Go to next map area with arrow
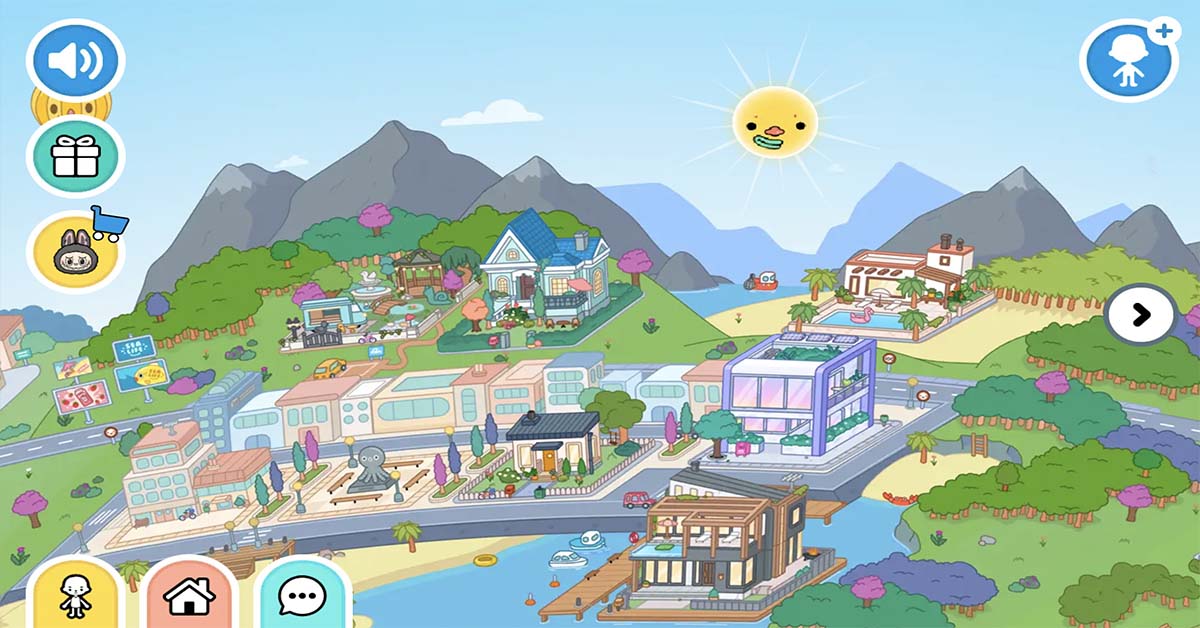The height and width of the screenshot is (628, 1200). click(x=1140, y=315)
